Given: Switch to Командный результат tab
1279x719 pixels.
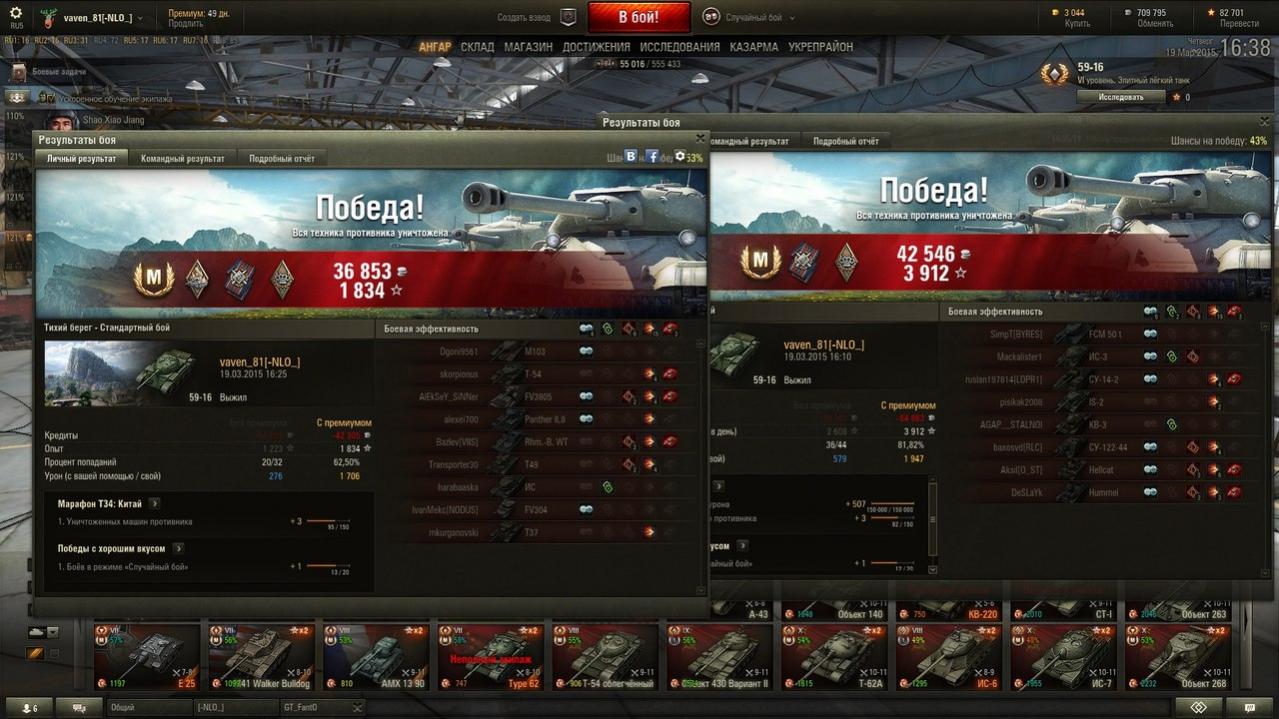Looking at the screenshot, I should [182, 159].
